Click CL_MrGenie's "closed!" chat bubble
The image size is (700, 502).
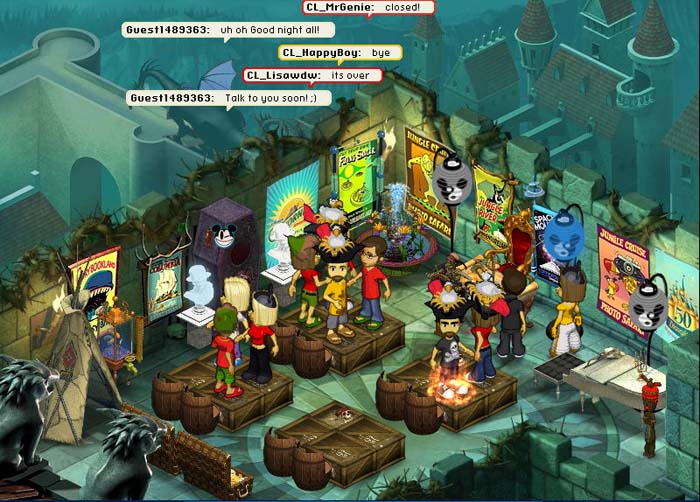coord(369,8)
